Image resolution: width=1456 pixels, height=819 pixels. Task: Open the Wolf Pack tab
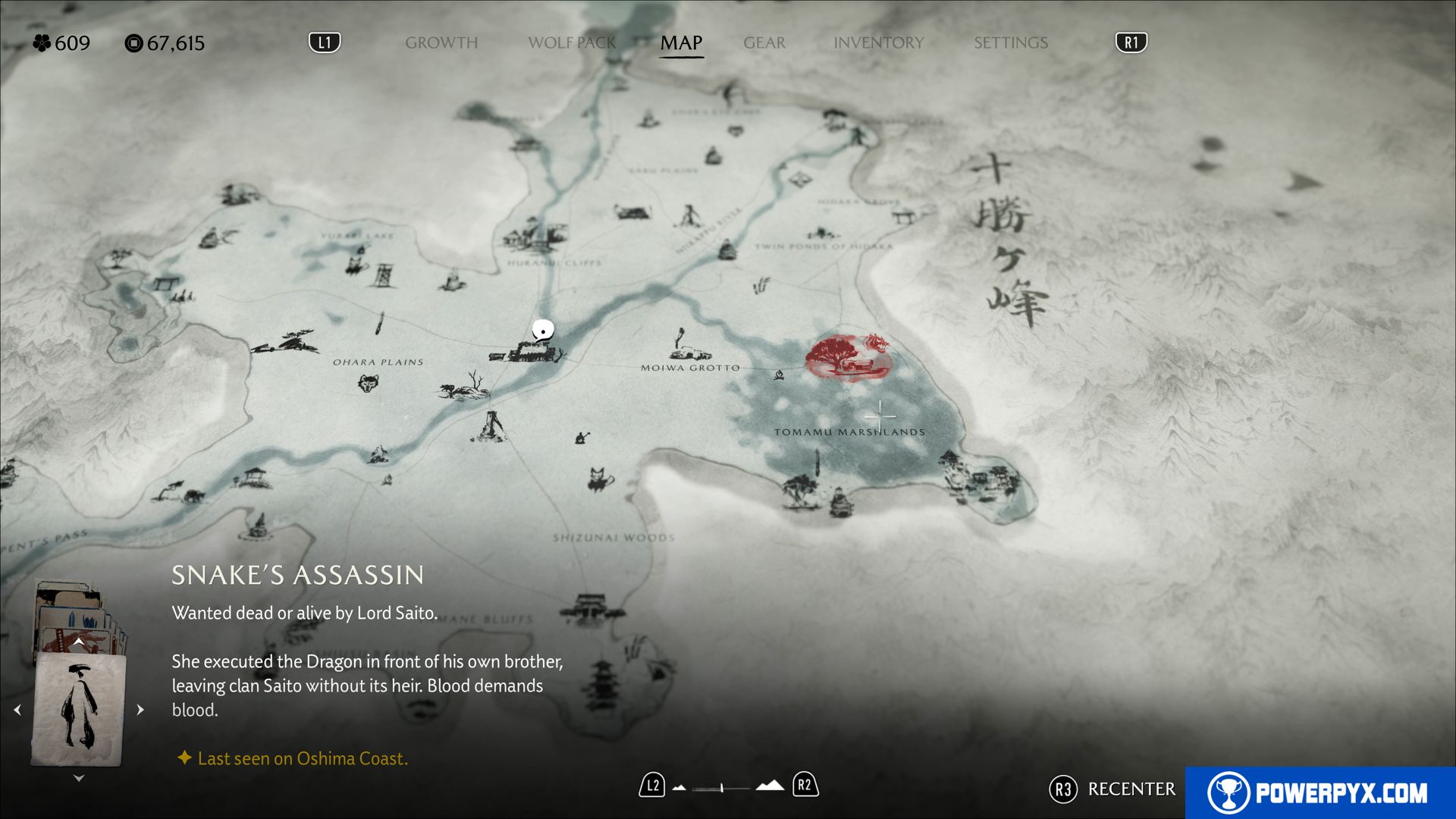(572, 43)
